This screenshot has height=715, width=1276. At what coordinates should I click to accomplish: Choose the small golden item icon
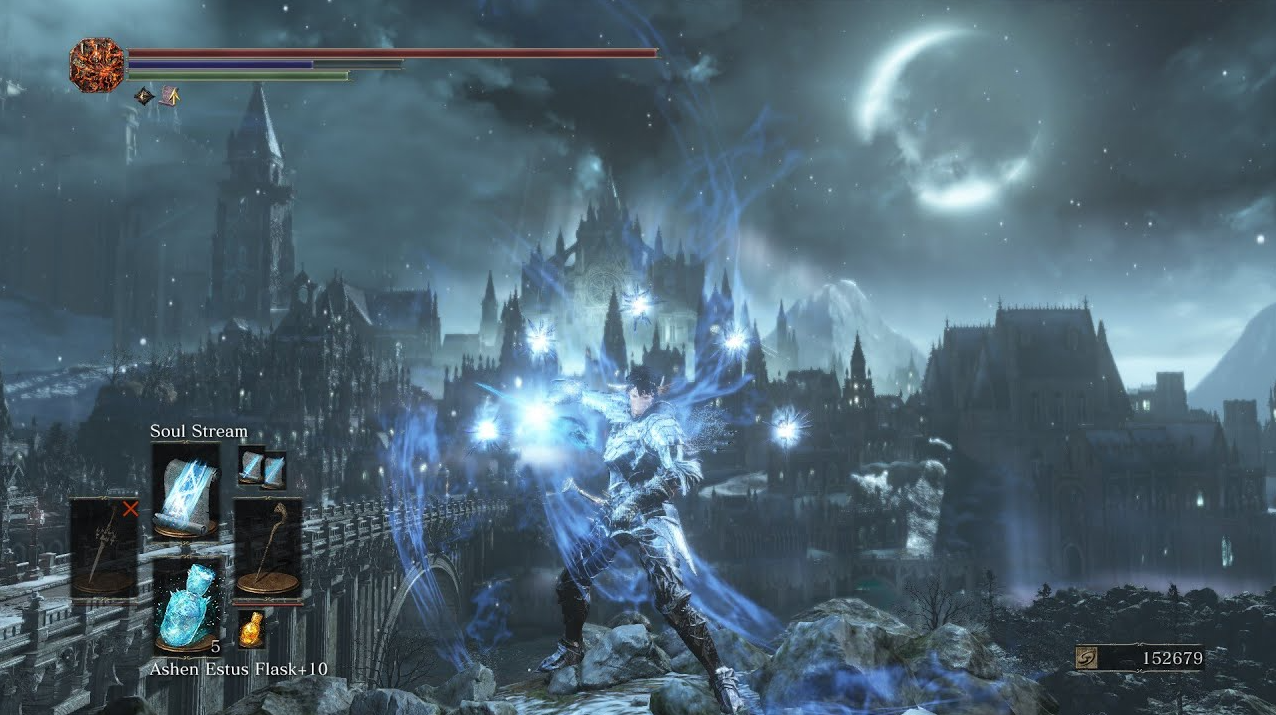251,628
